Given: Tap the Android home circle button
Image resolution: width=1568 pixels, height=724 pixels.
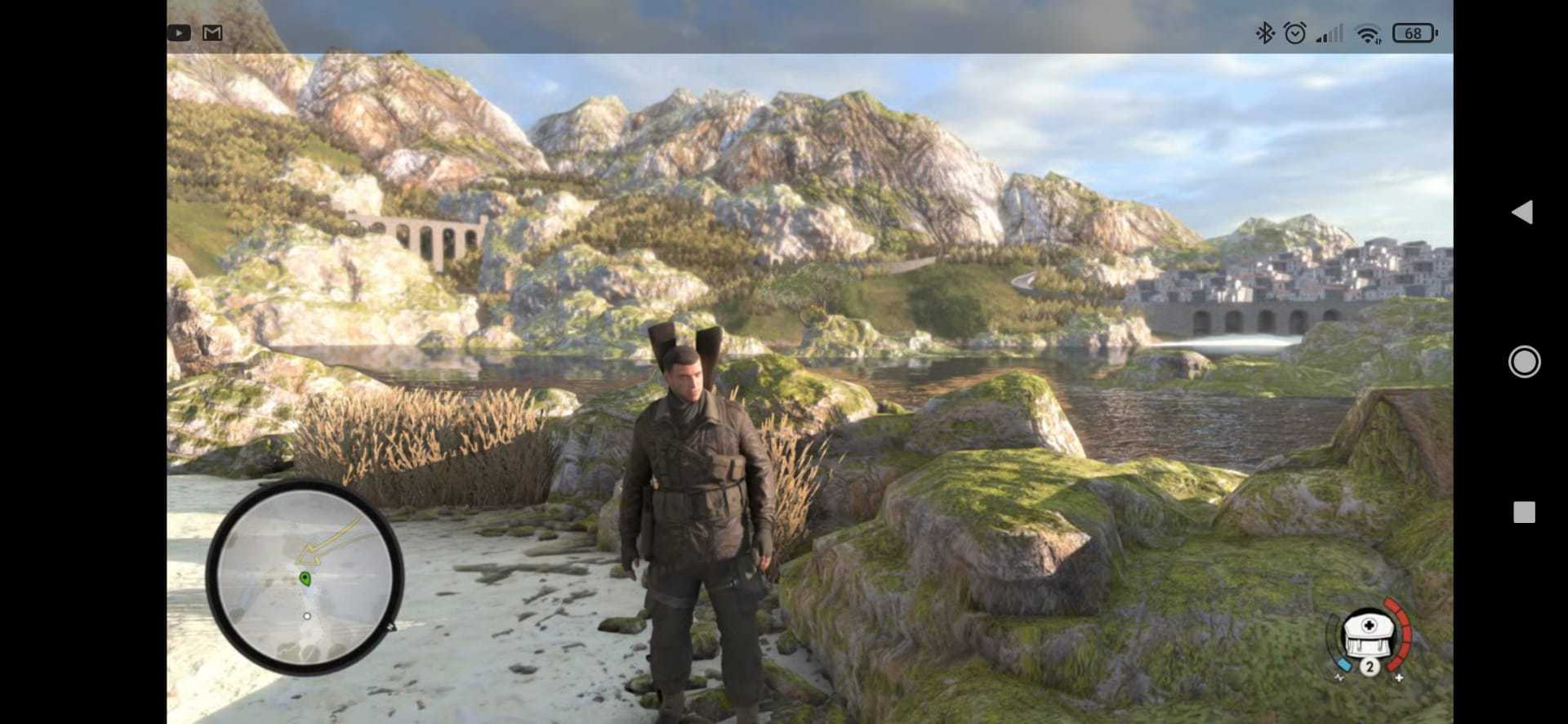Looking at the screenshot, I should click(1524, 362).
